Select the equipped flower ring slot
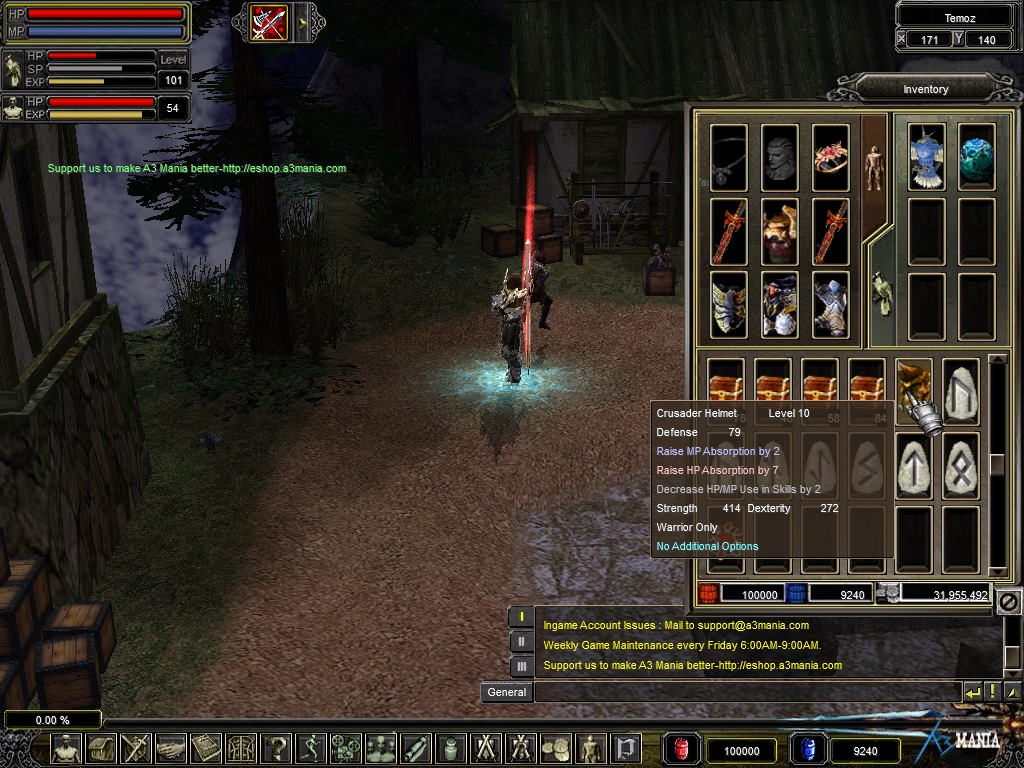 [x=830, y=157]
